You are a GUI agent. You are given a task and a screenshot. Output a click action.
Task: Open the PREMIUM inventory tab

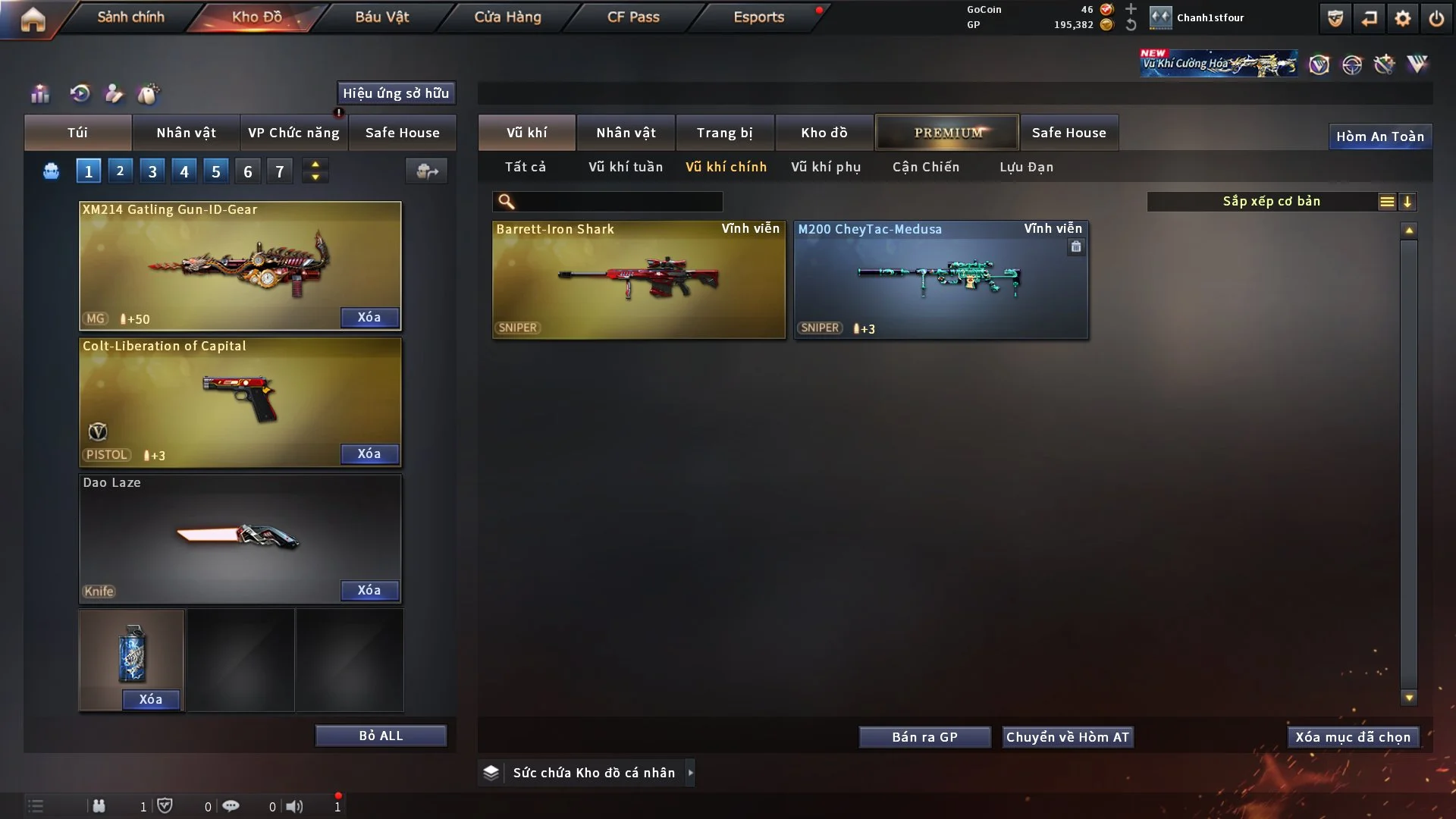click(x=947, y=133)
